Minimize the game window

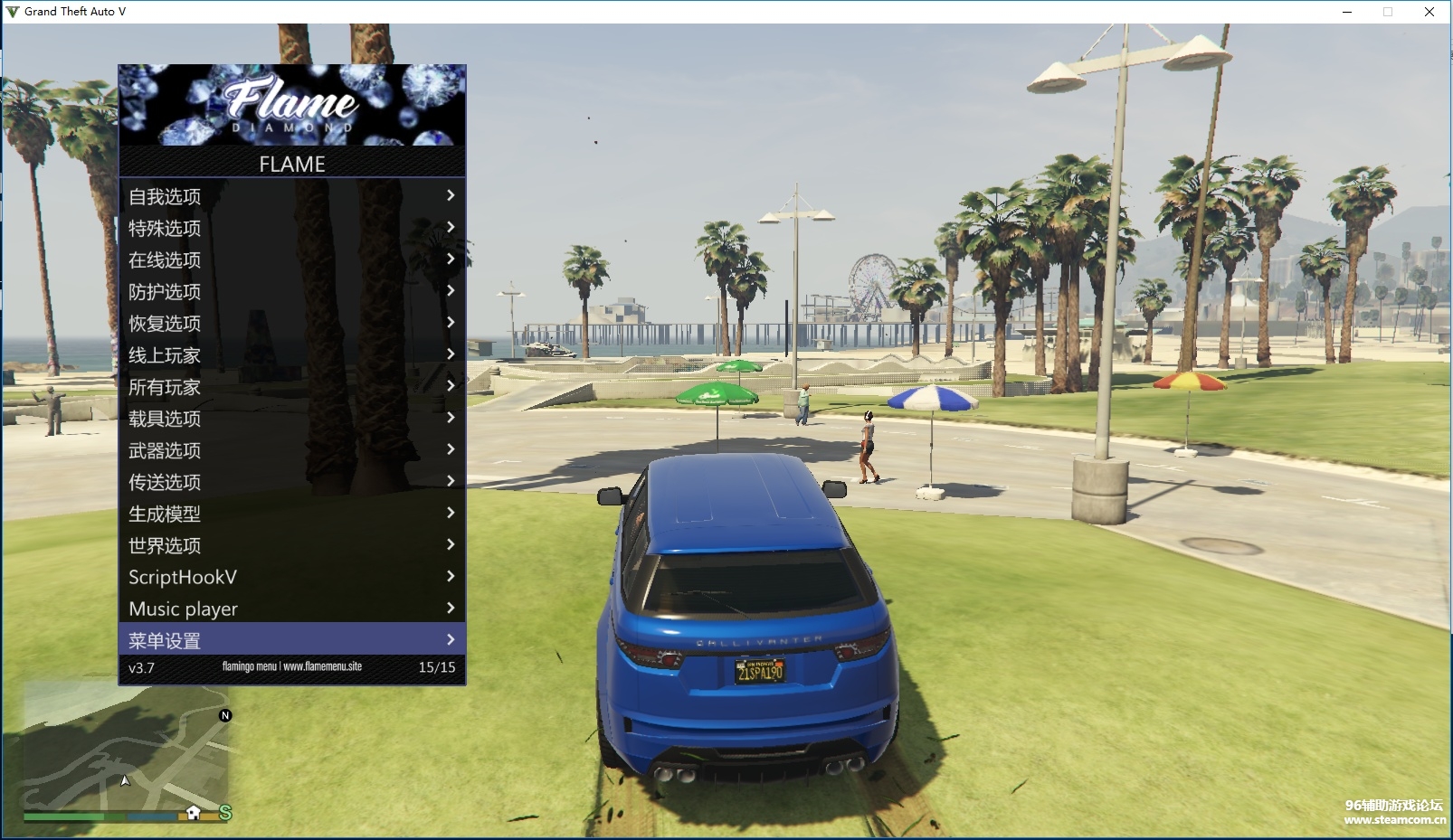click(1347, 12)
